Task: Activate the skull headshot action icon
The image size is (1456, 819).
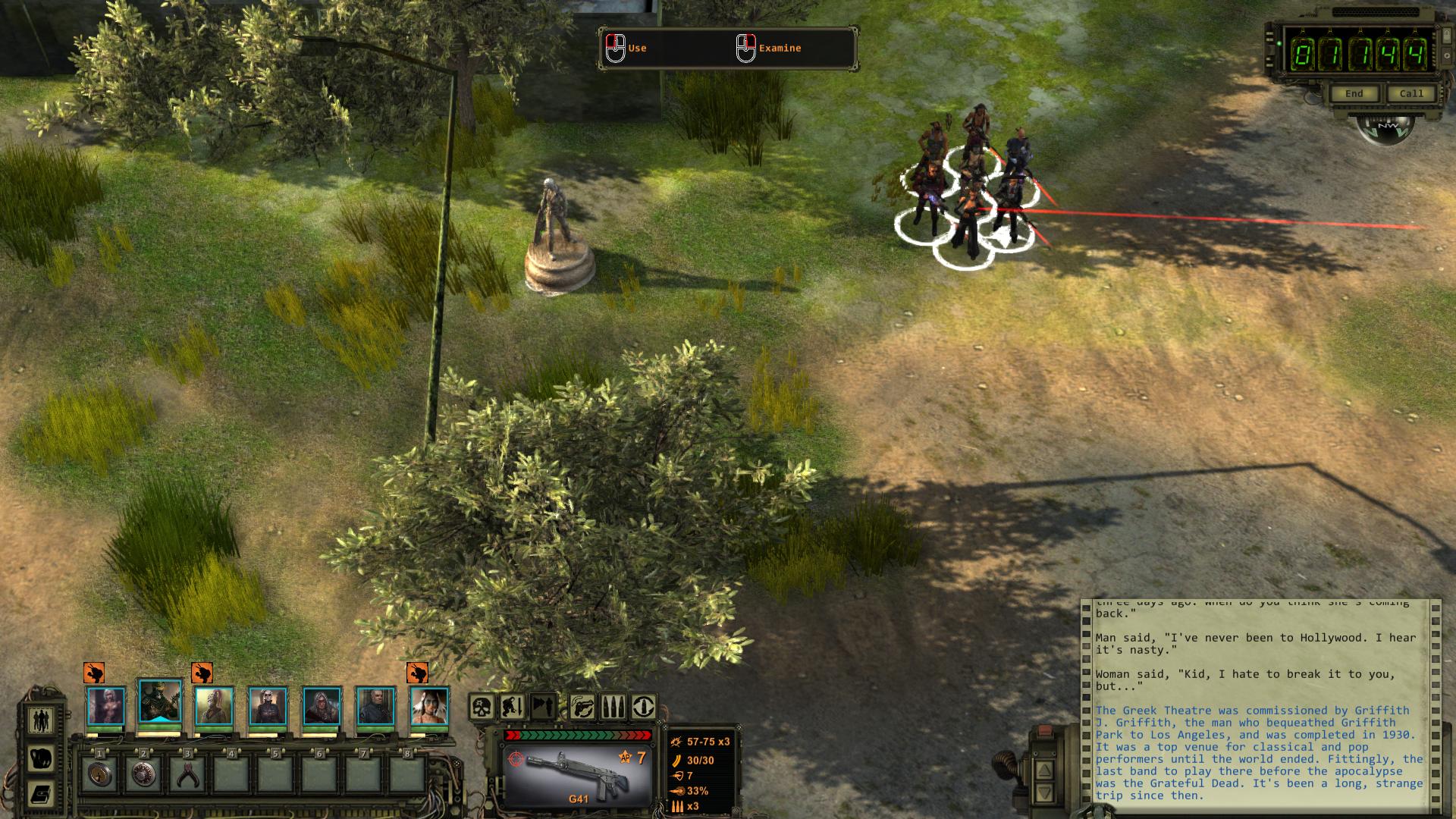Action: 482,708
